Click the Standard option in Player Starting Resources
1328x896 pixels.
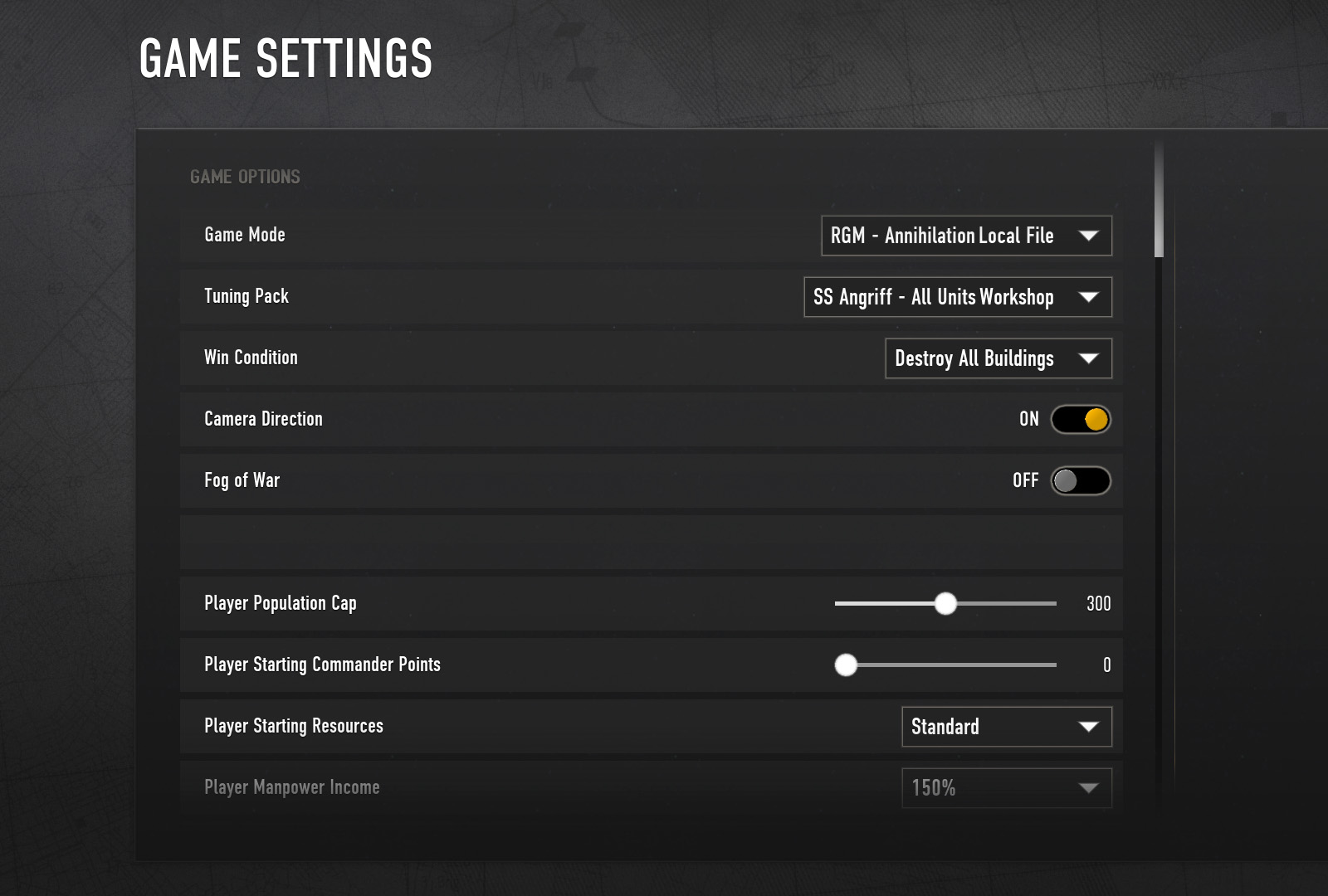pyautogui.click(x=944, y=727)
